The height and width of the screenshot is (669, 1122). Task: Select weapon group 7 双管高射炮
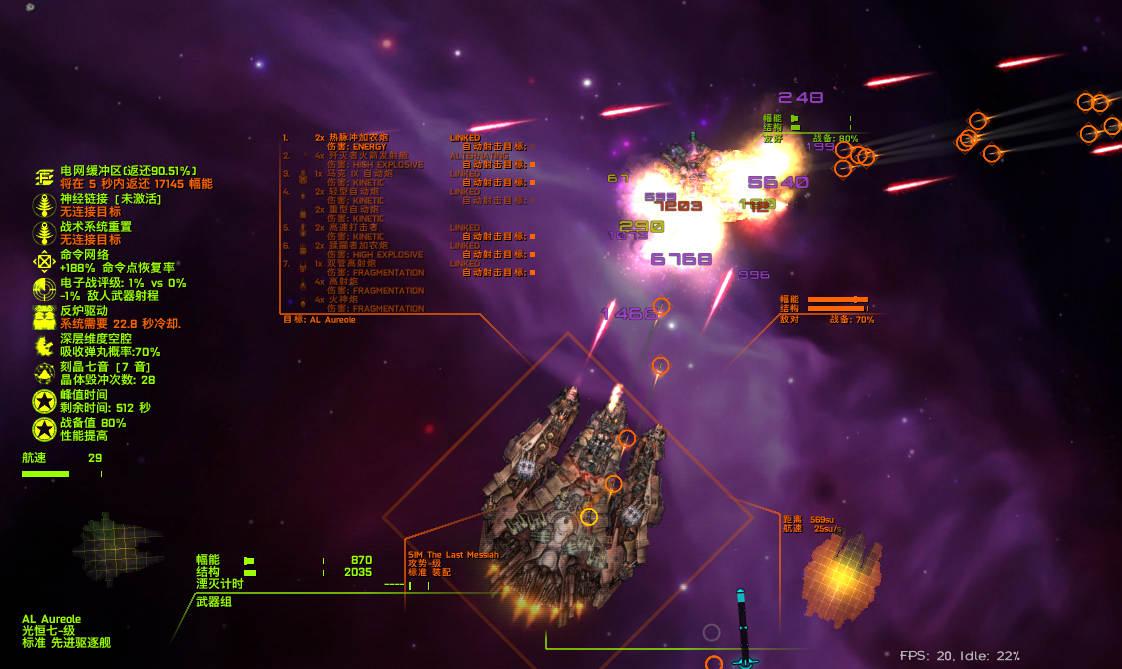pos(355,263)
